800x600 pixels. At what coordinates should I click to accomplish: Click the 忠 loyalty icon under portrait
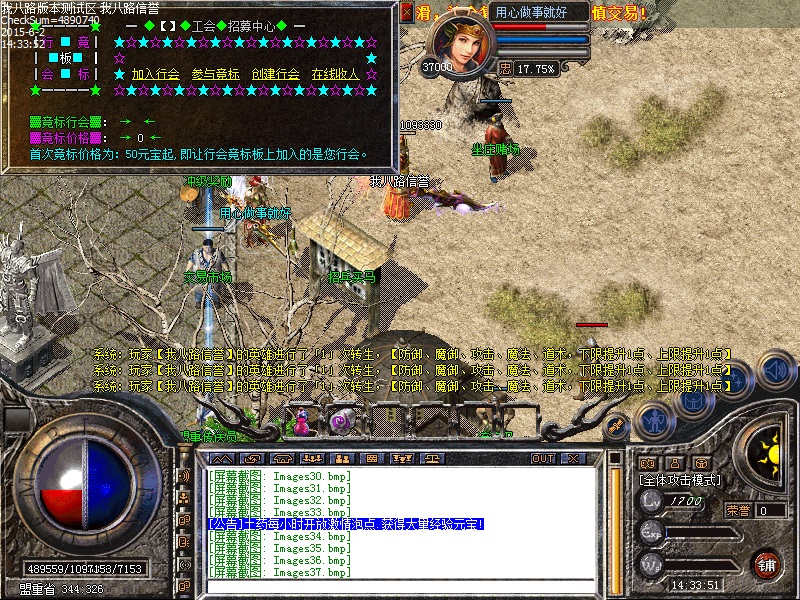pyautogui.click(x=505, y=69)
